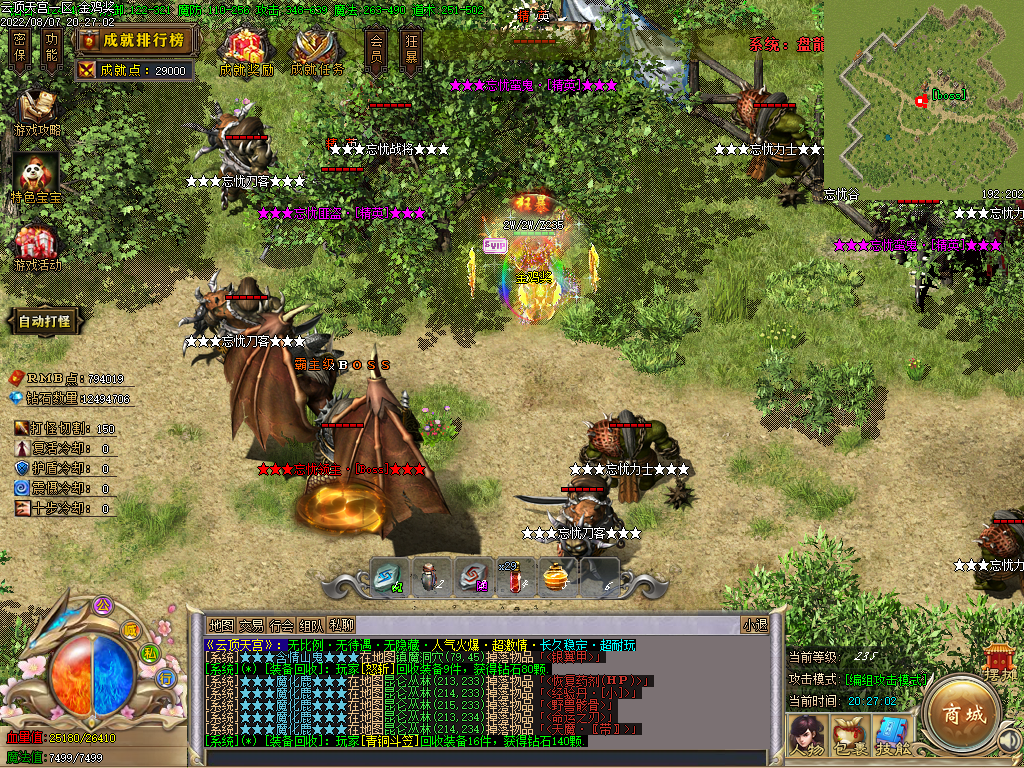Screen dimensions: 1024x768
Task: Open the 成就奖励 gift box rewards
Action: pos(245,50)
